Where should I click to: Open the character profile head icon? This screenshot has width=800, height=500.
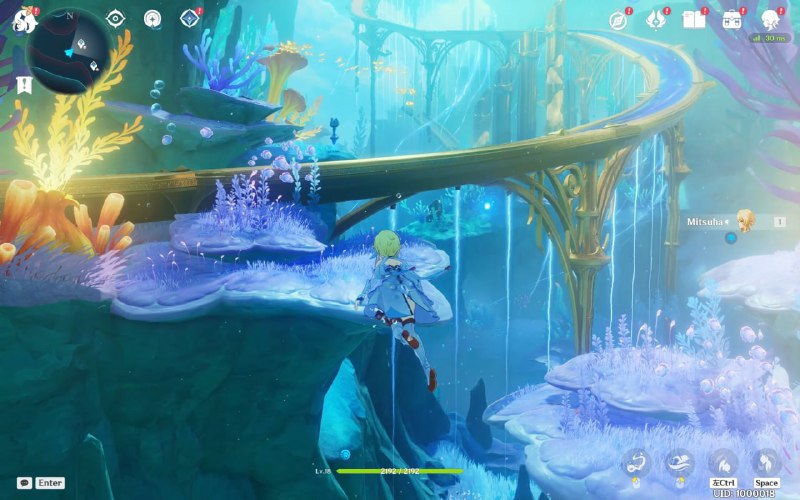click(x=770, y=19)
